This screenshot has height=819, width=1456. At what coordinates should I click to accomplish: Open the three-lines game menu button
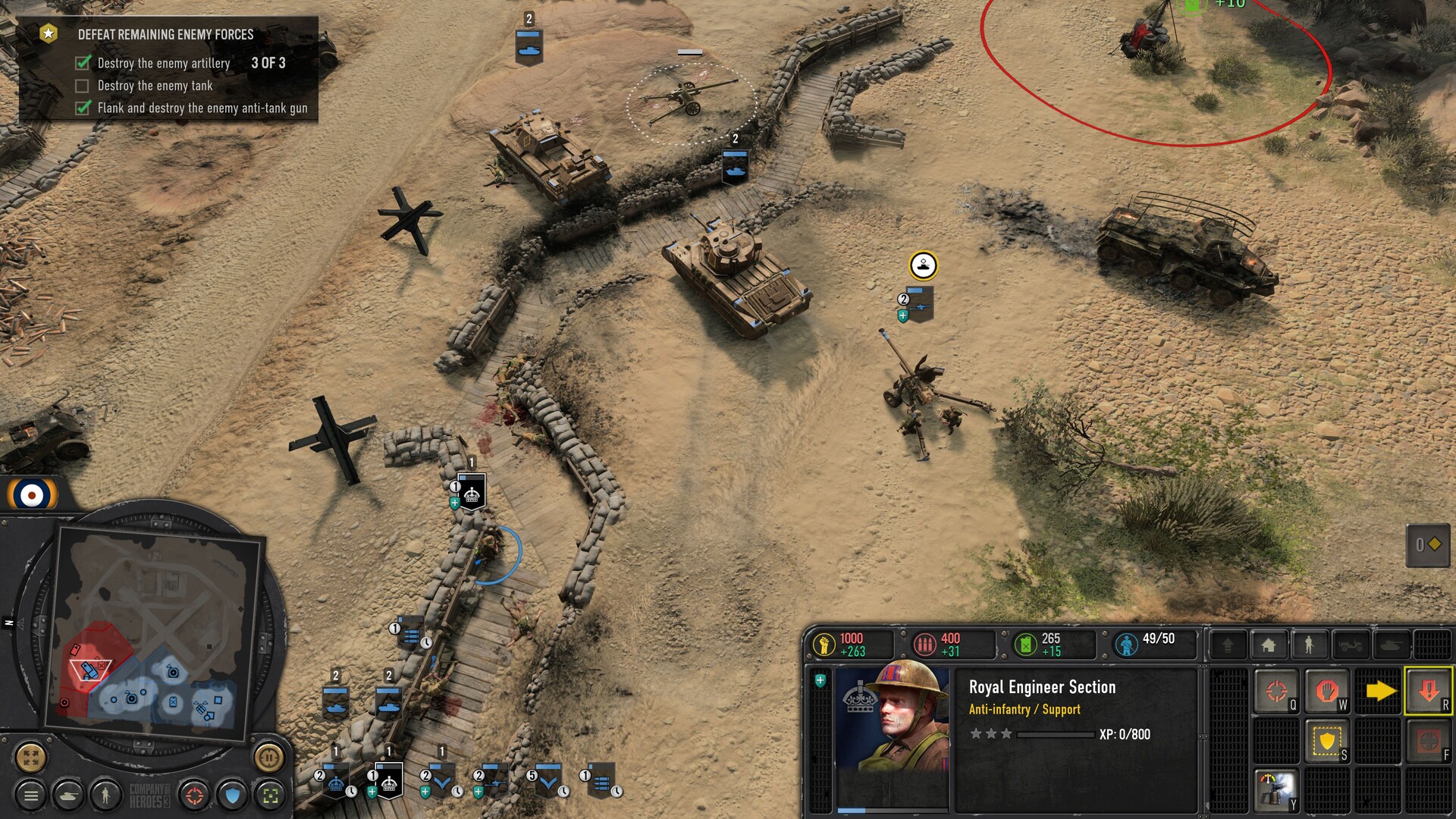pyautogui.click(x=31, y=795)
